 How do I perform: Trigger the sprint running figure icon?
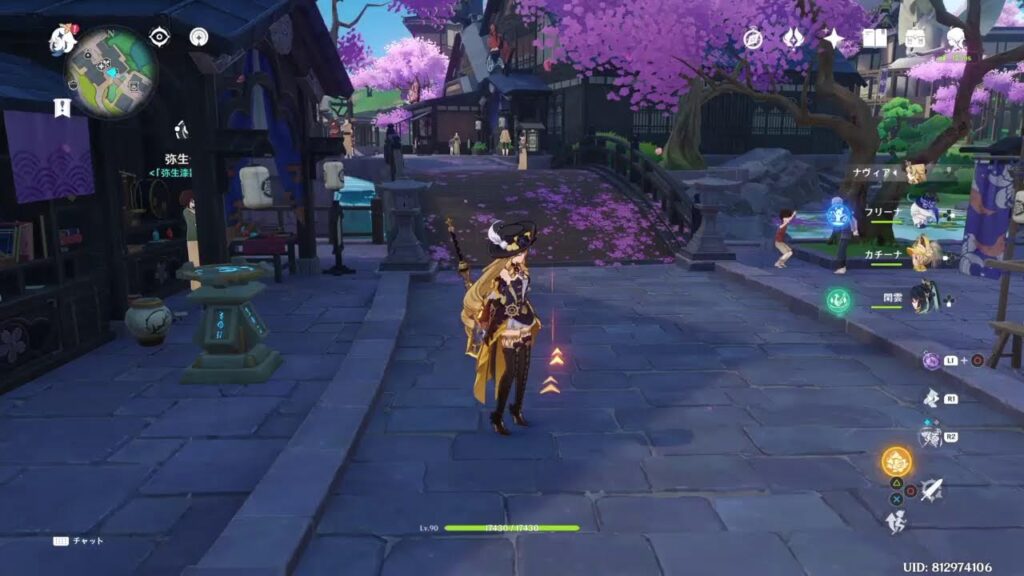[896, 520]
